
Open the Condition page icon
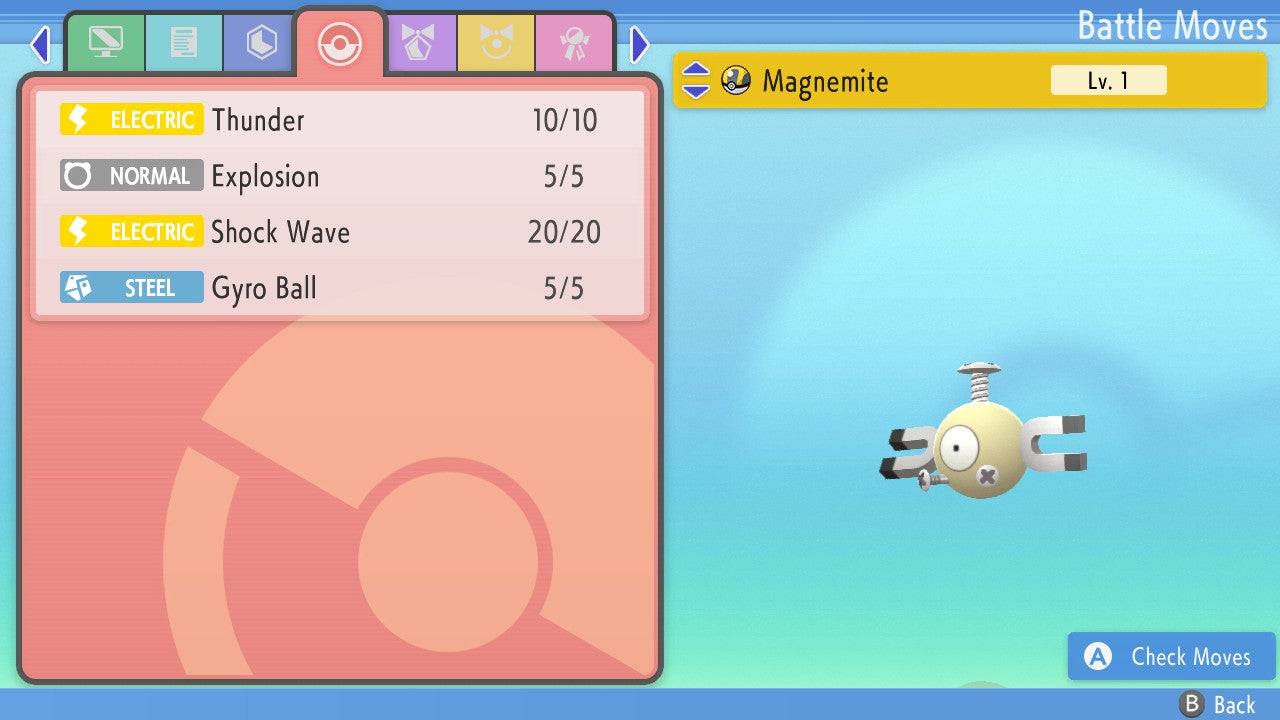click(496, 43)
